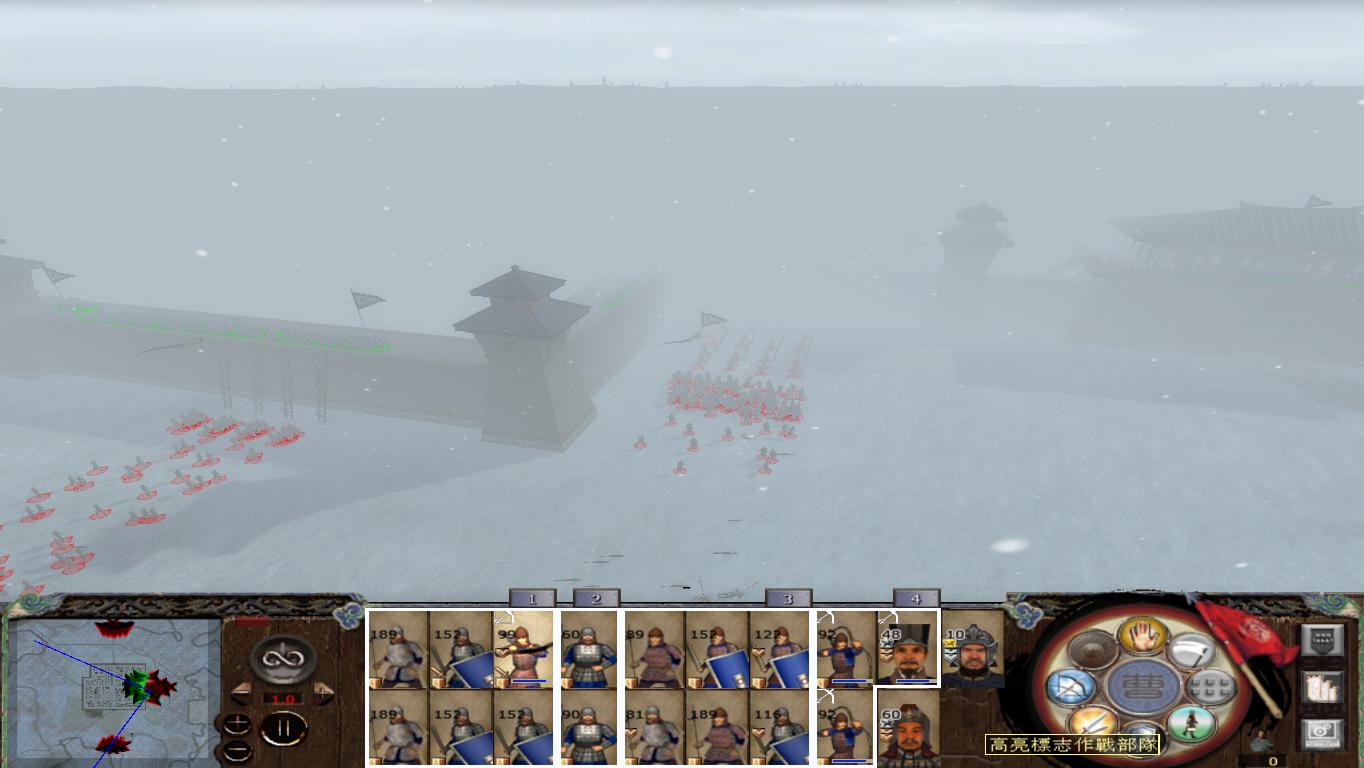Open the battle details scroll button
1364x768 pixels.
[x=1321, y=688]
